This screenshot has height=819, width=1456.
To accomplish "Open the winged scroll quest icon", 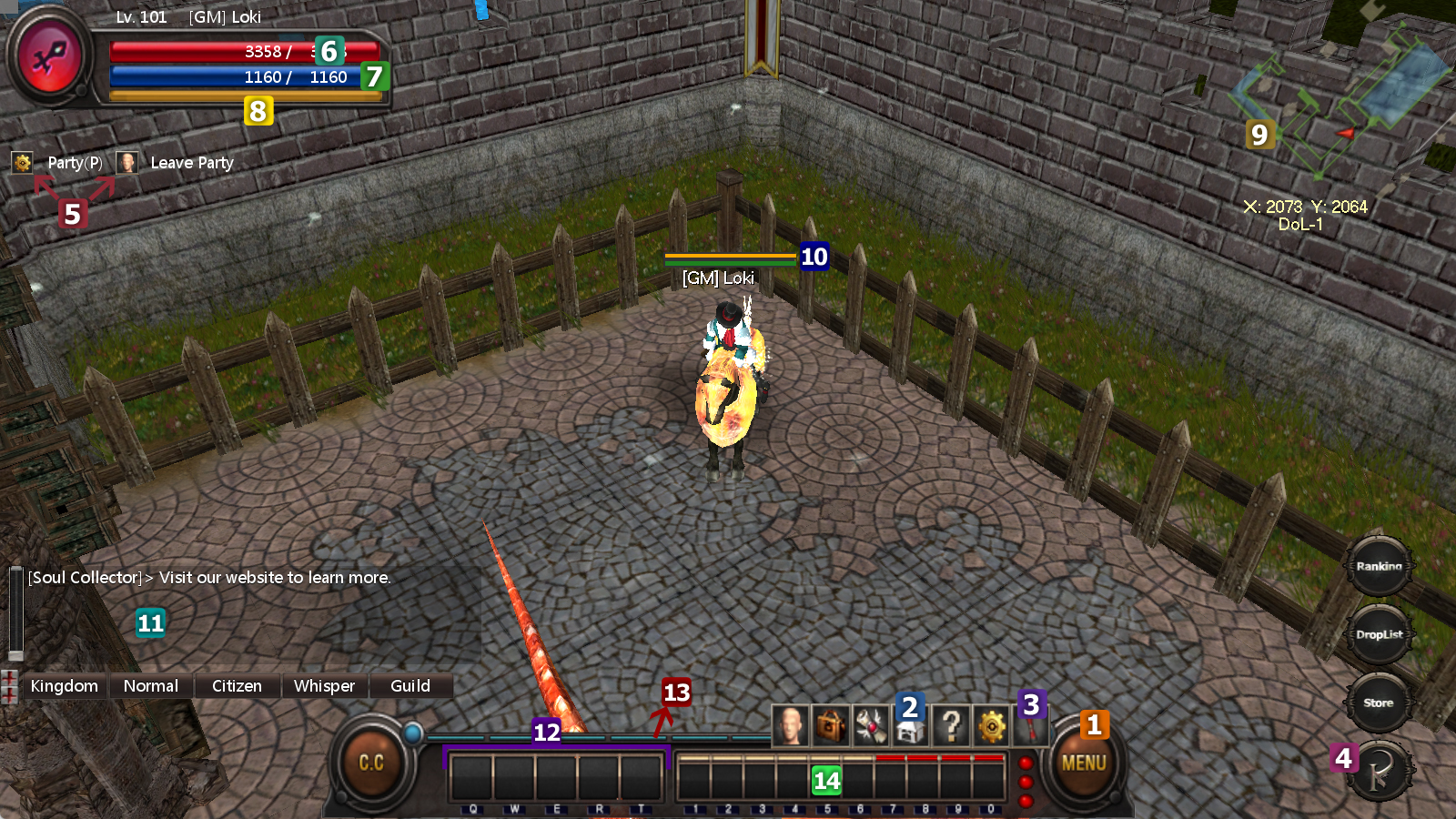I will click(870, 726).
